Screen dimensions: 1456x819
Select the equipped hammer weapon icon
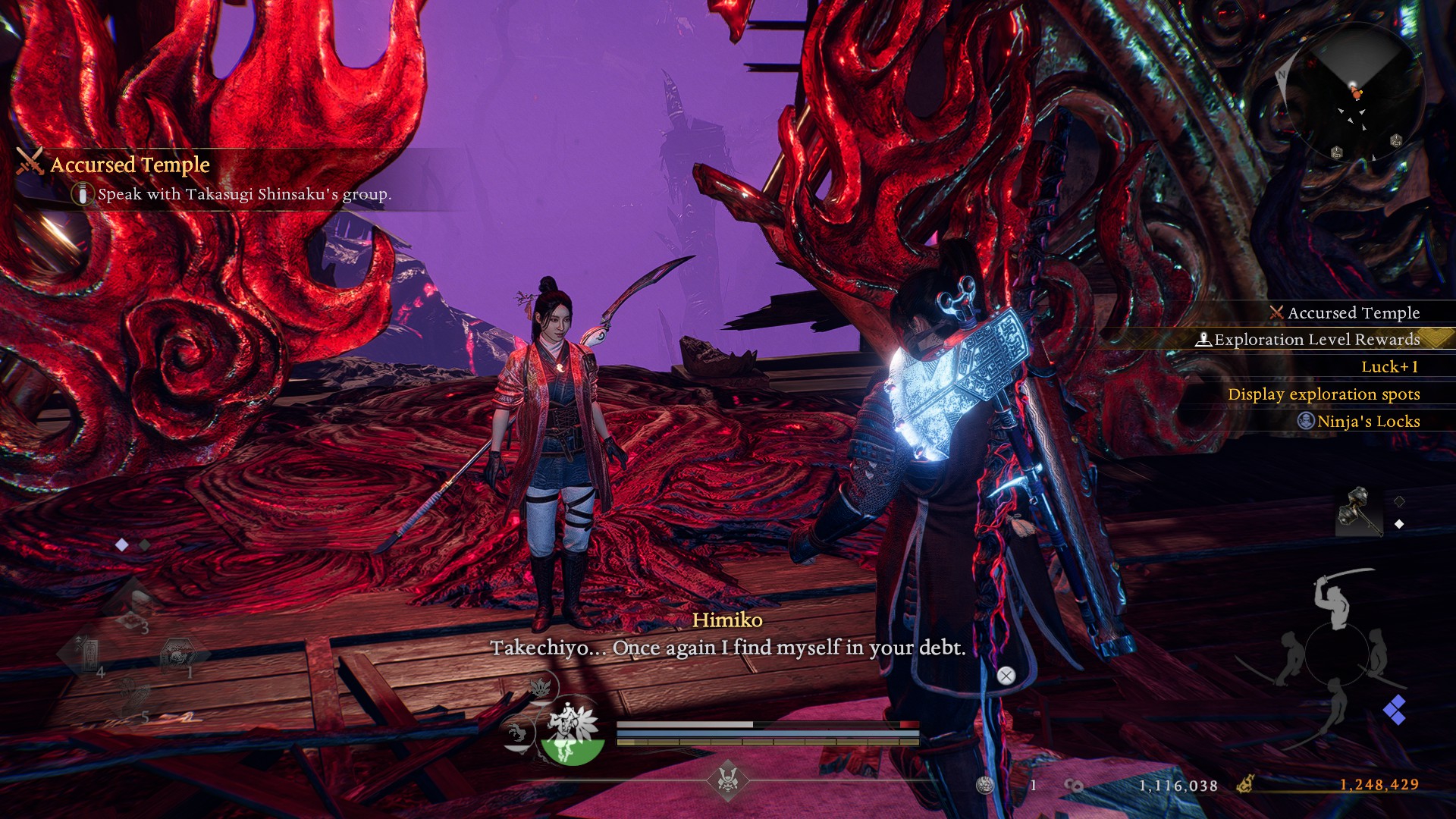1358,513
